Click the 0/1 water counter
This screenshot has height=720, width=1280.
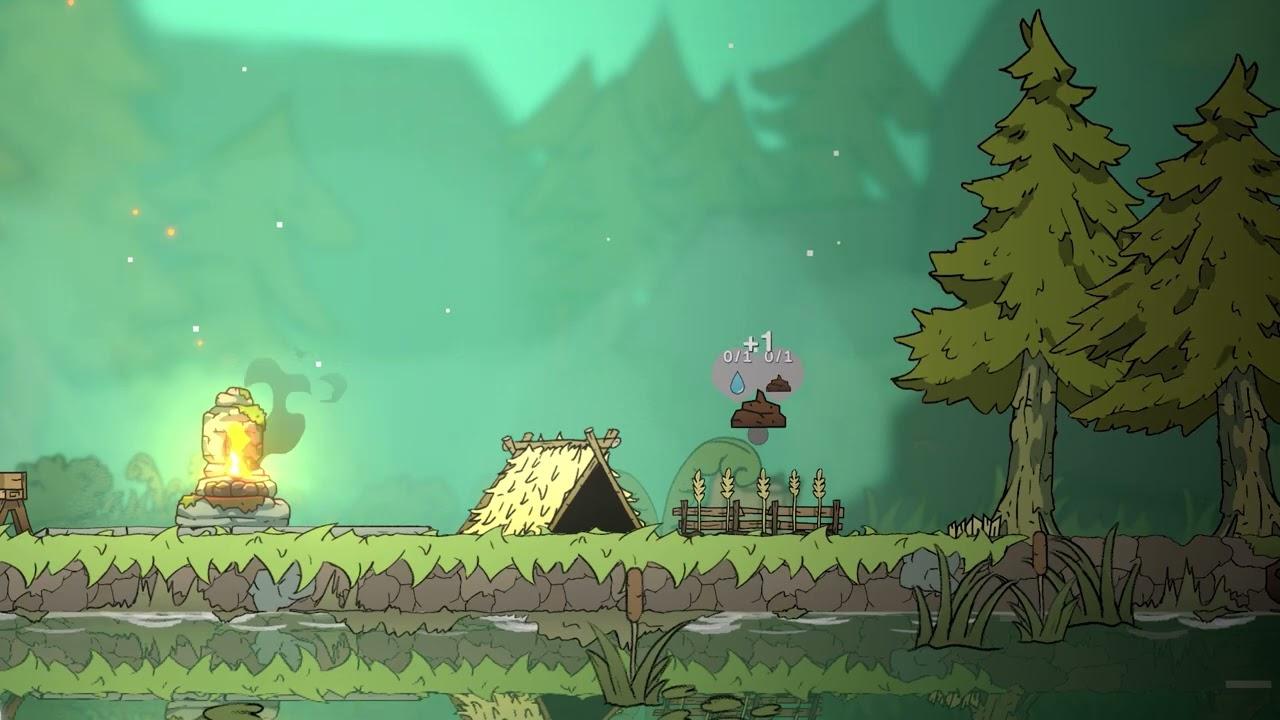pyautogui.click(x=736, y=356)
